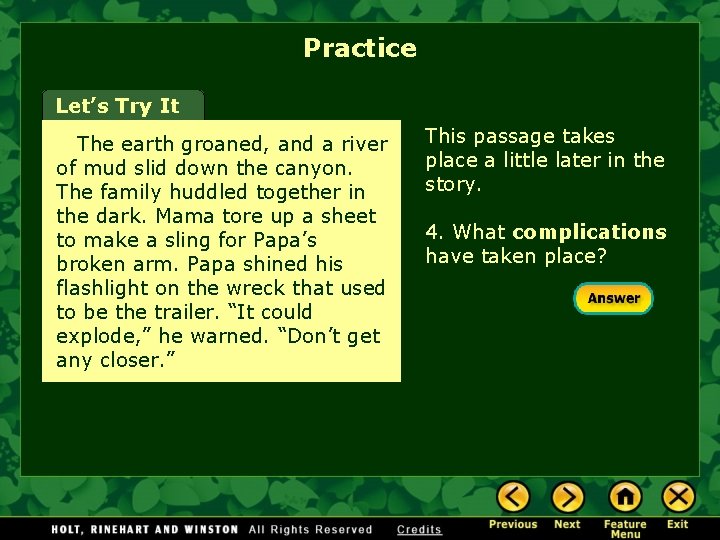Reveal the Answer to question 4
This screenshot has height=540, width=720.
click(613, 298)
